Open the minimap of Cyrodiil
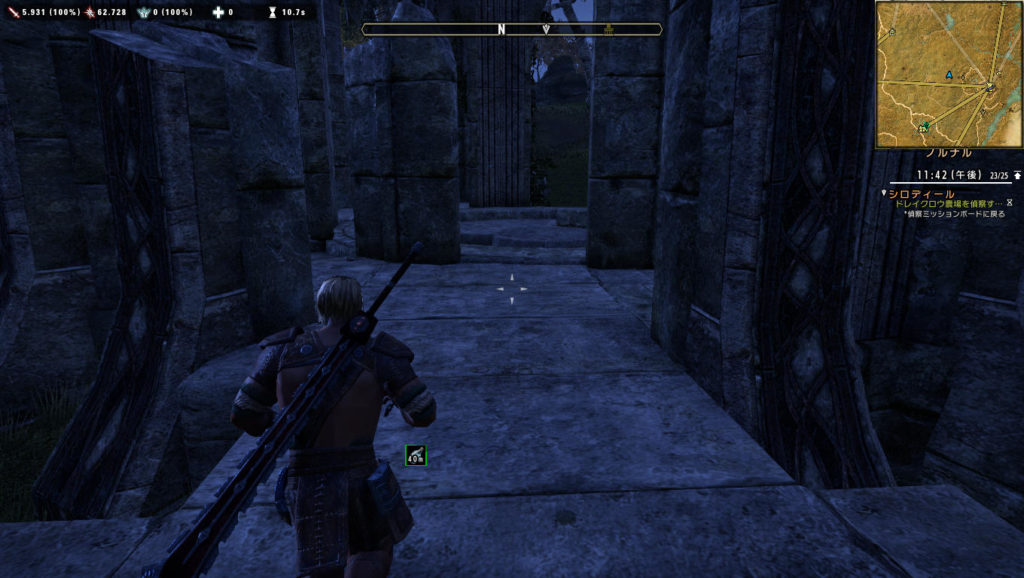The height and width of the screenshot is (578, 1024). (949, 74)
